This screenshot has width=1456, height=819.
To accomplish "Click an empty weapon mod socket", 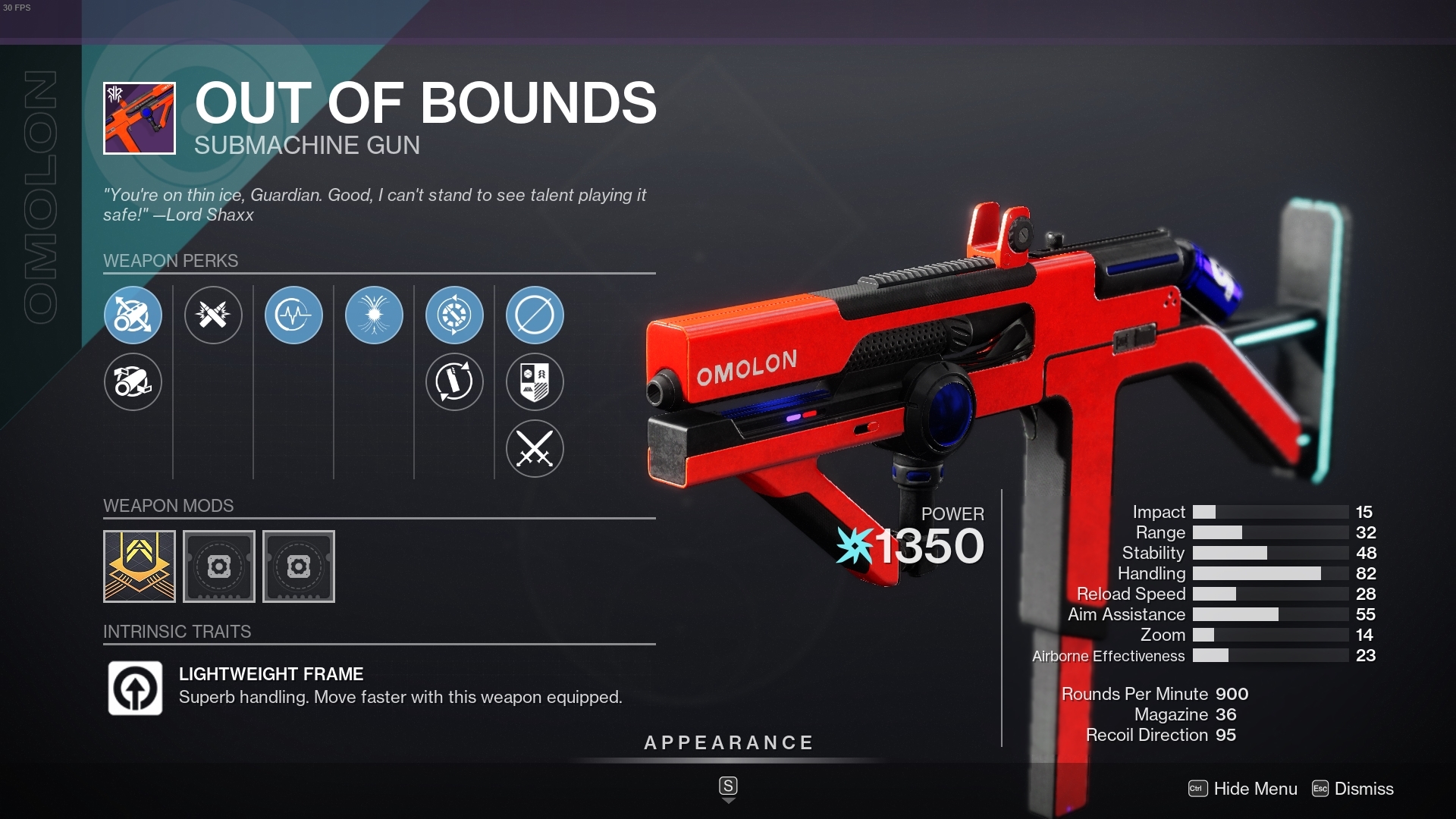I will [x=218, y=566].
